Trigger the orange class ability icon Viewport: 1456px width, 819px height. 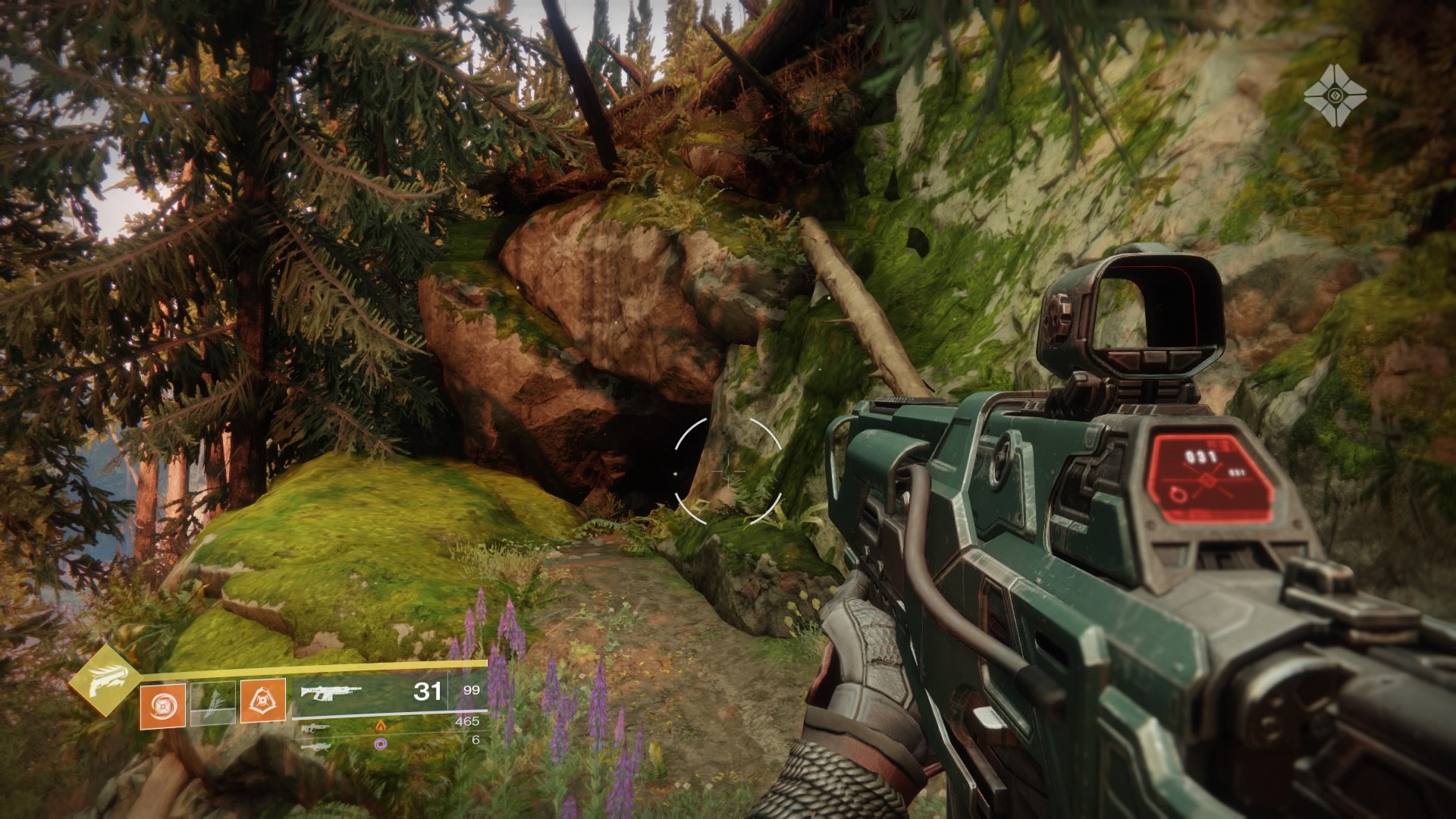click(262, 700)
